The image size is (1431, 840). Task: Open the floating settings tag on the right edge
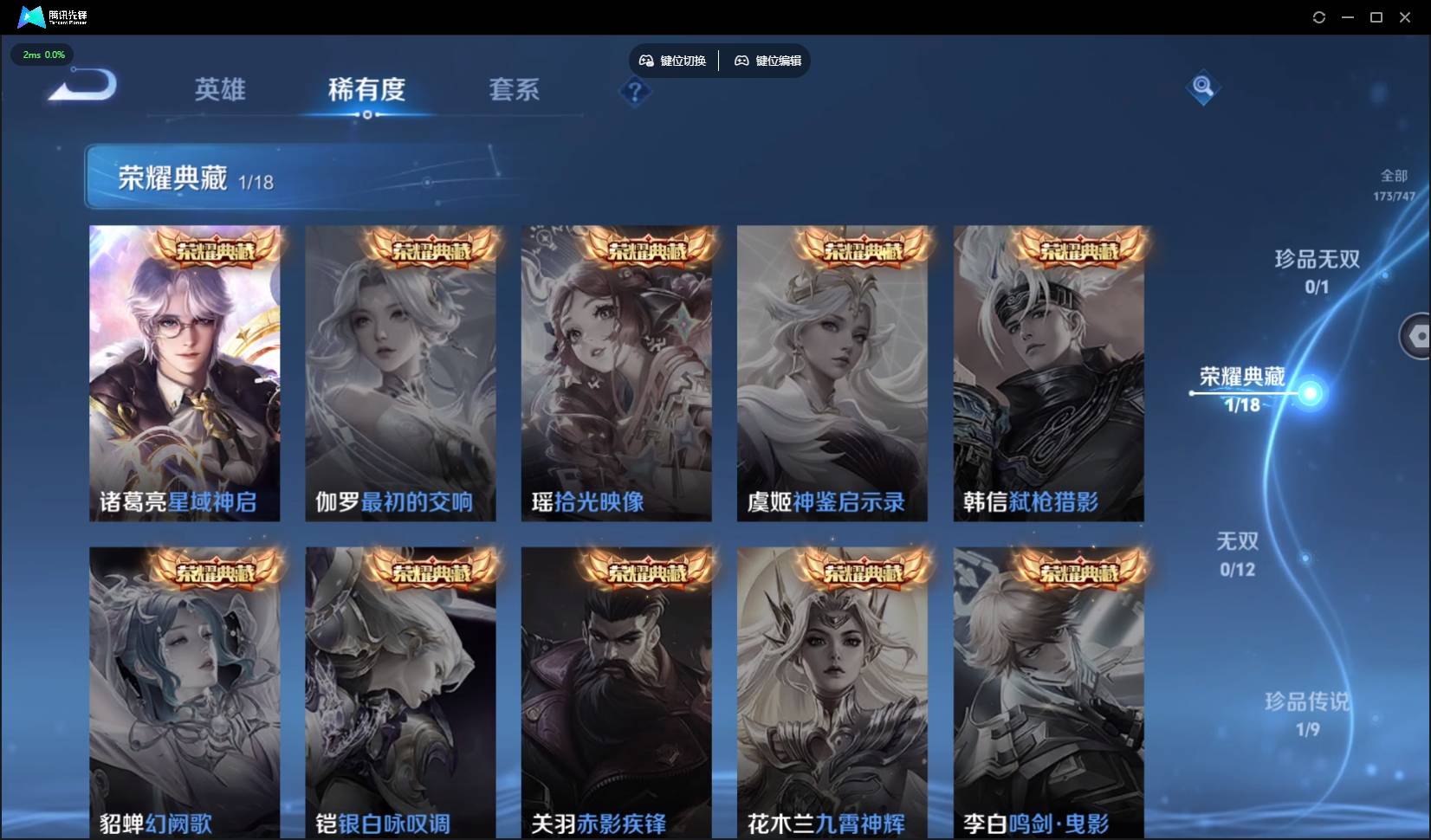click(1418, 336)
